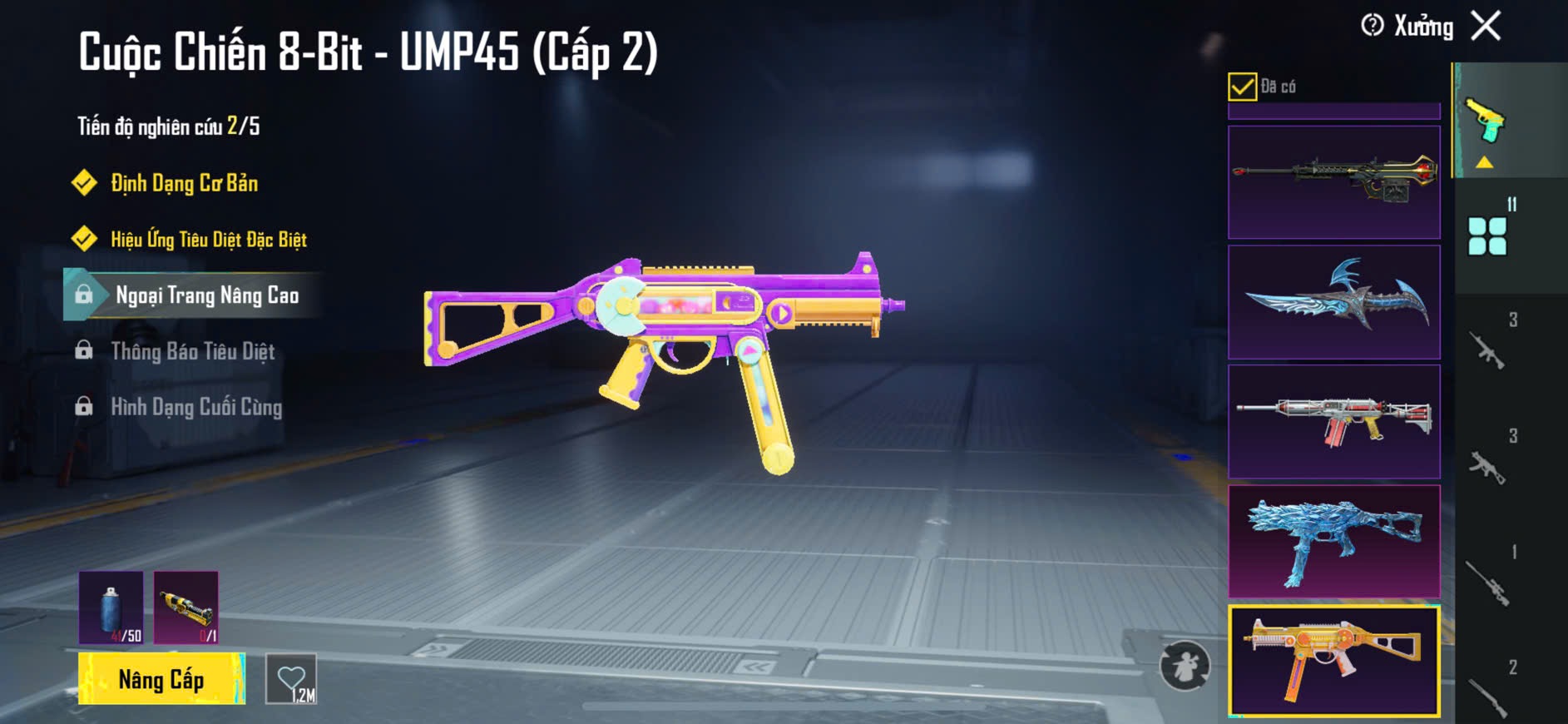Open the Xưởng help question mark
The image size is (1568, 724).
[x=1372, y=26]
